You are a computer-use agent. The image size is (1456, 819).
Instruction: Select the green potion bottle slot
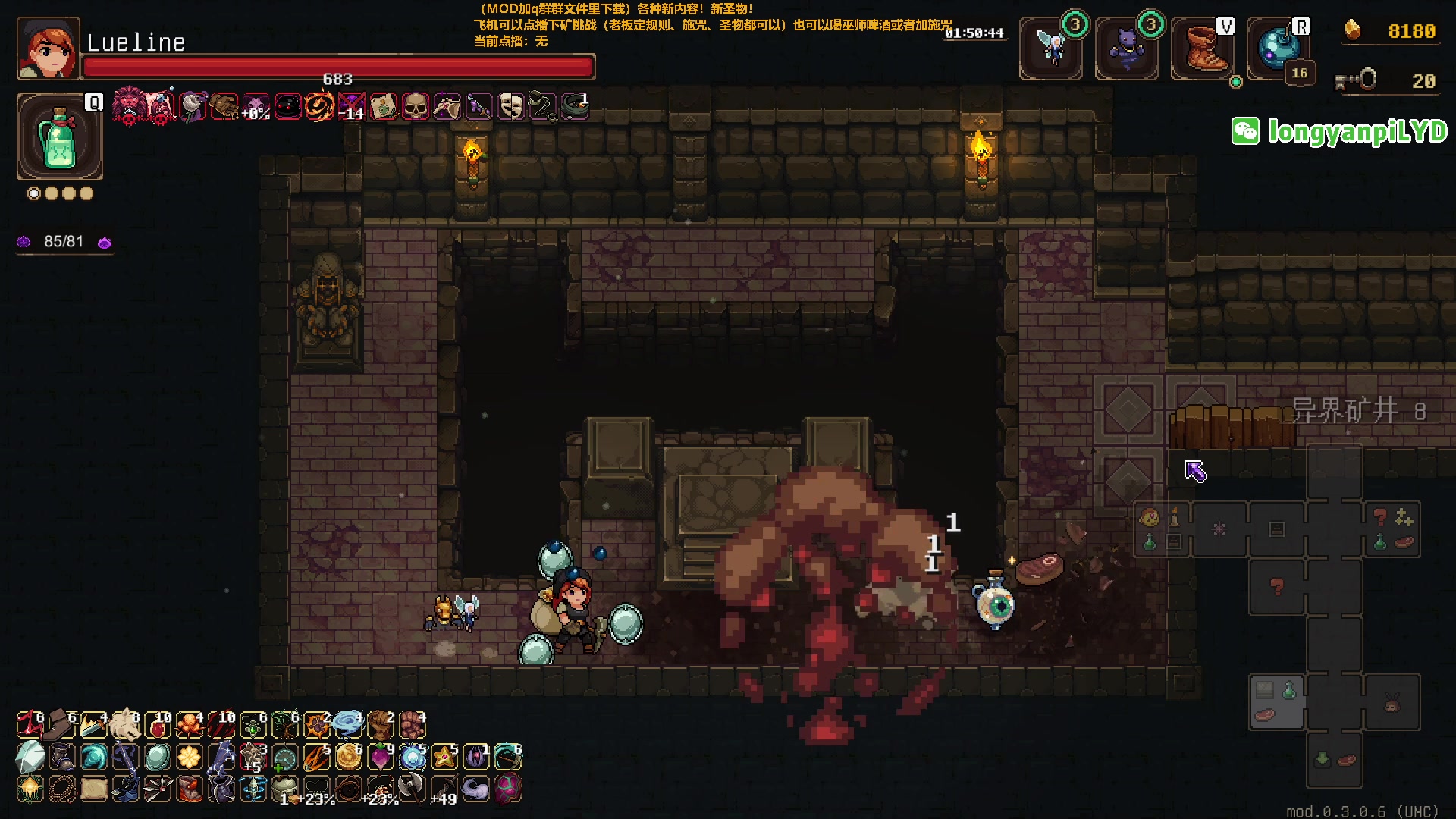tap(60, 137)
